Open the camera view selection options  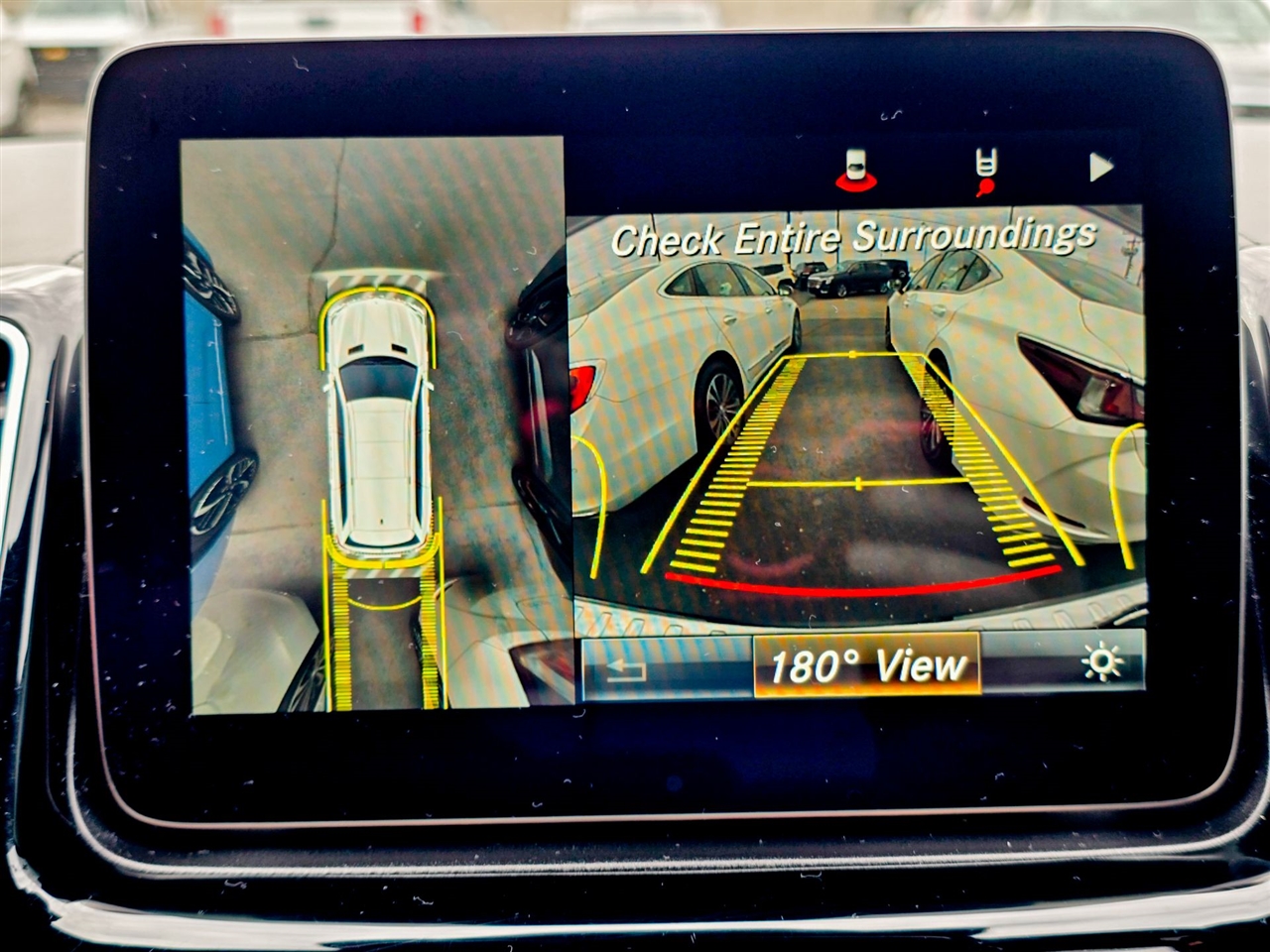point(866,666)
